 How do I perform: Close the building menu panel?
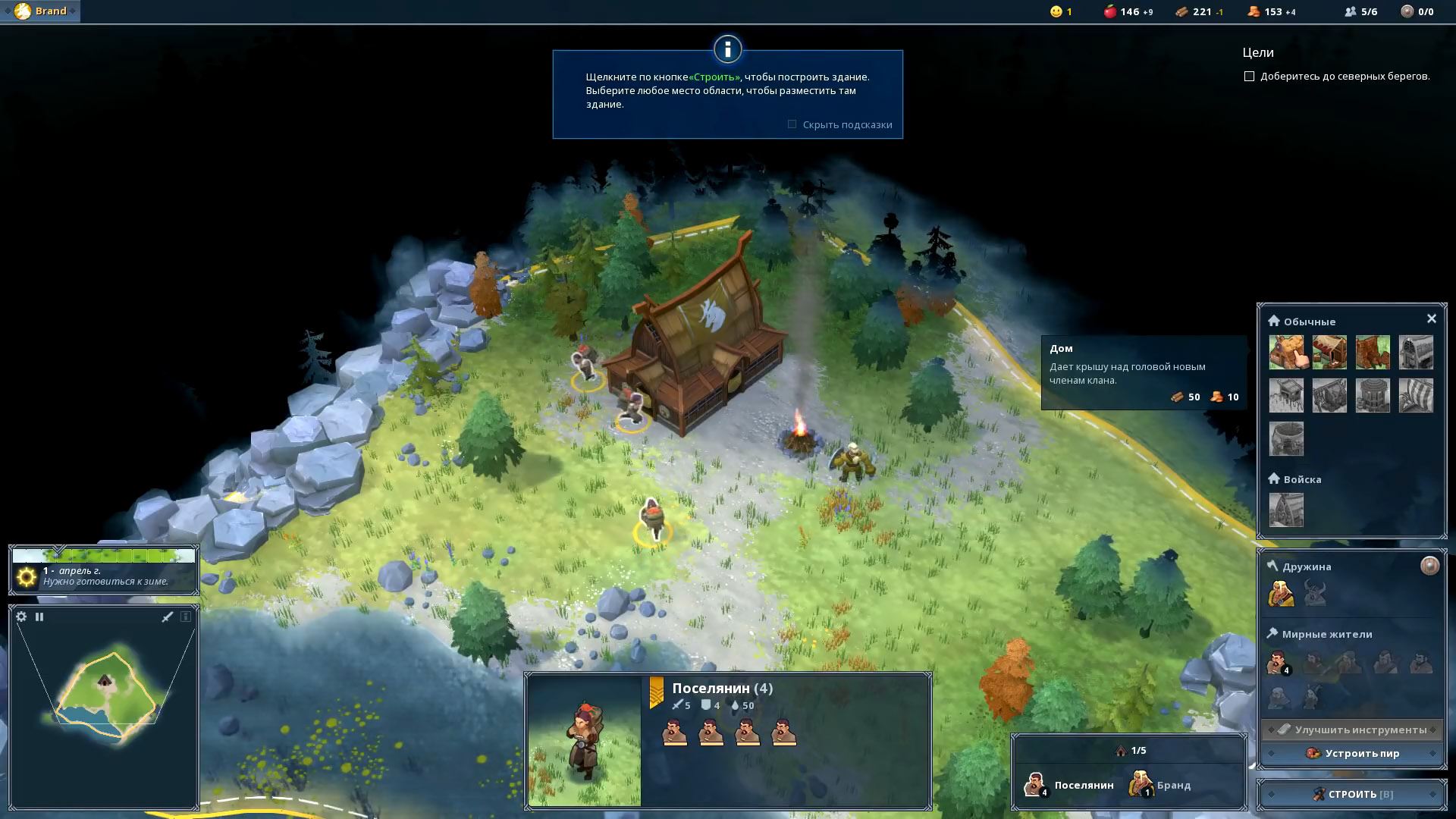(x=1431, y=318)
